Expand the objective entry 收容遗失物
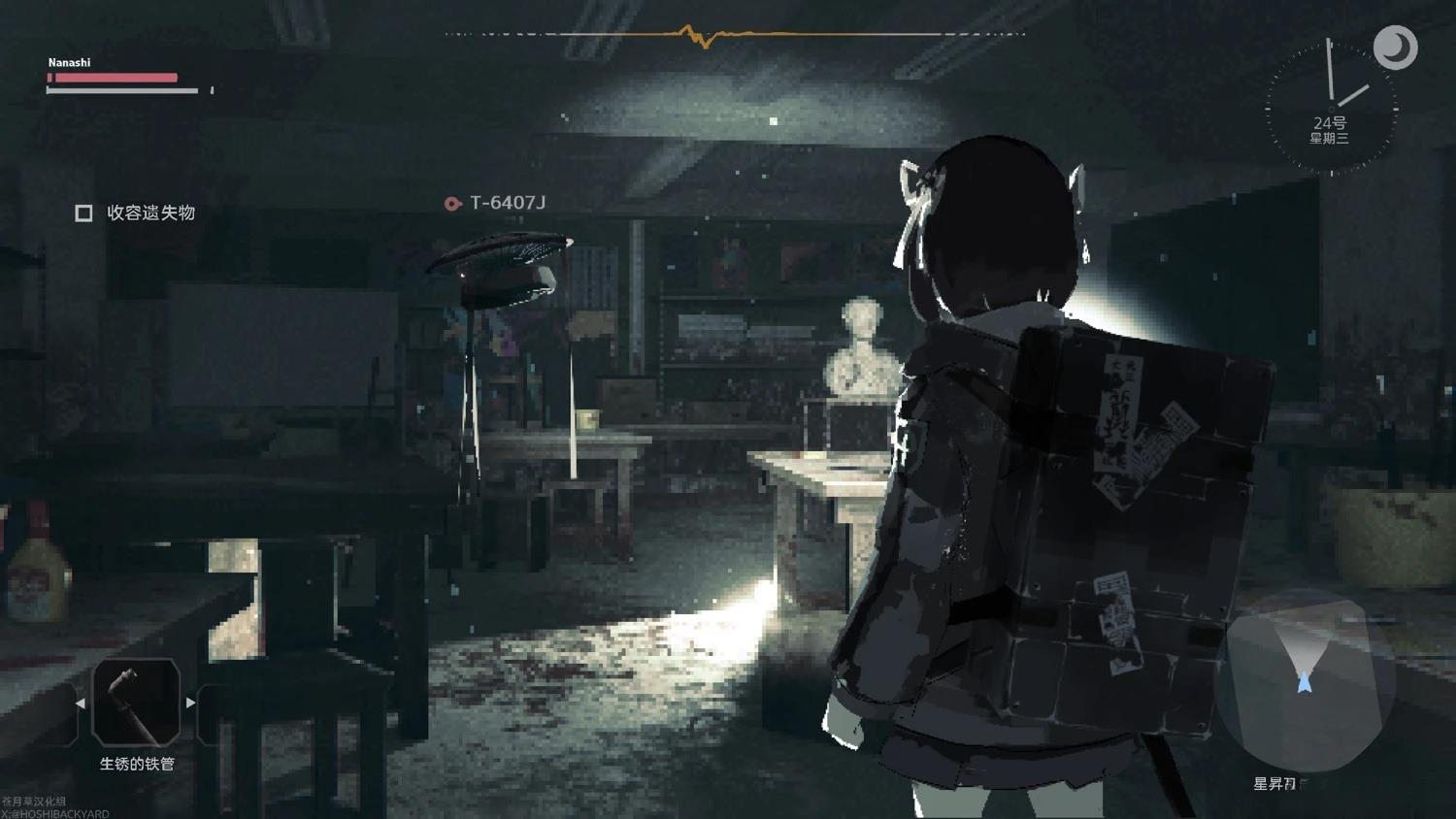Viewport: 1456px width, 819px height. pos(150,213)
